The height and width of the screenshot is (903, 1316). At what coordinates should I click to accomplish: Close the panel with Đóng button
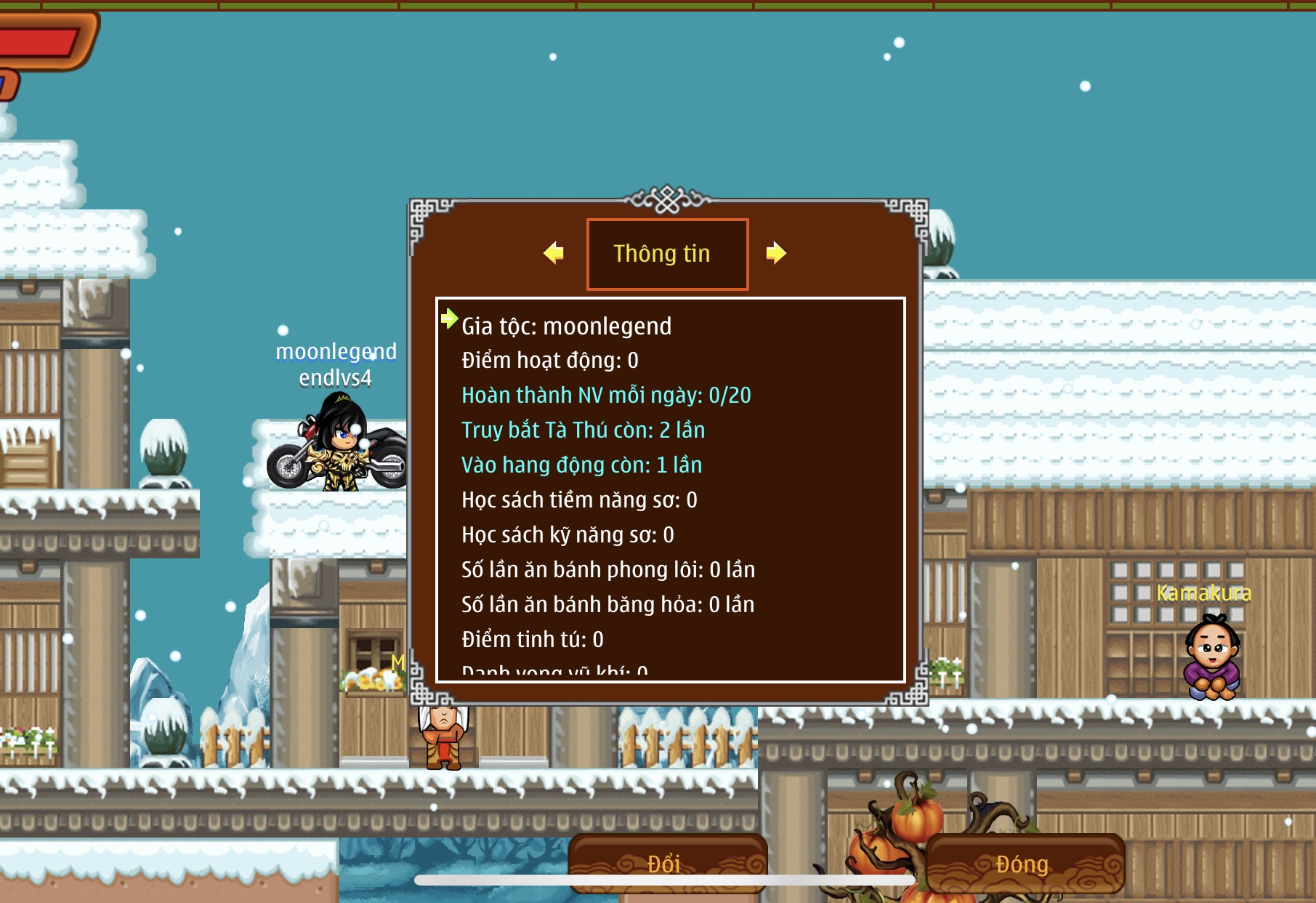pos(1023,863)
